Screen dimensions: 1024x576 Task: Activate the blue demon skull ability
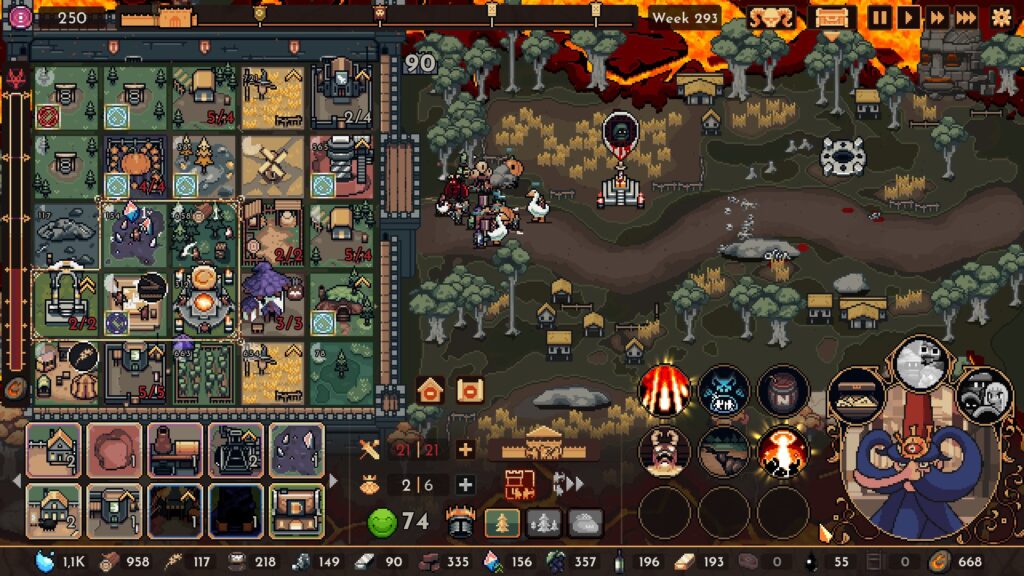pos(723,389)
